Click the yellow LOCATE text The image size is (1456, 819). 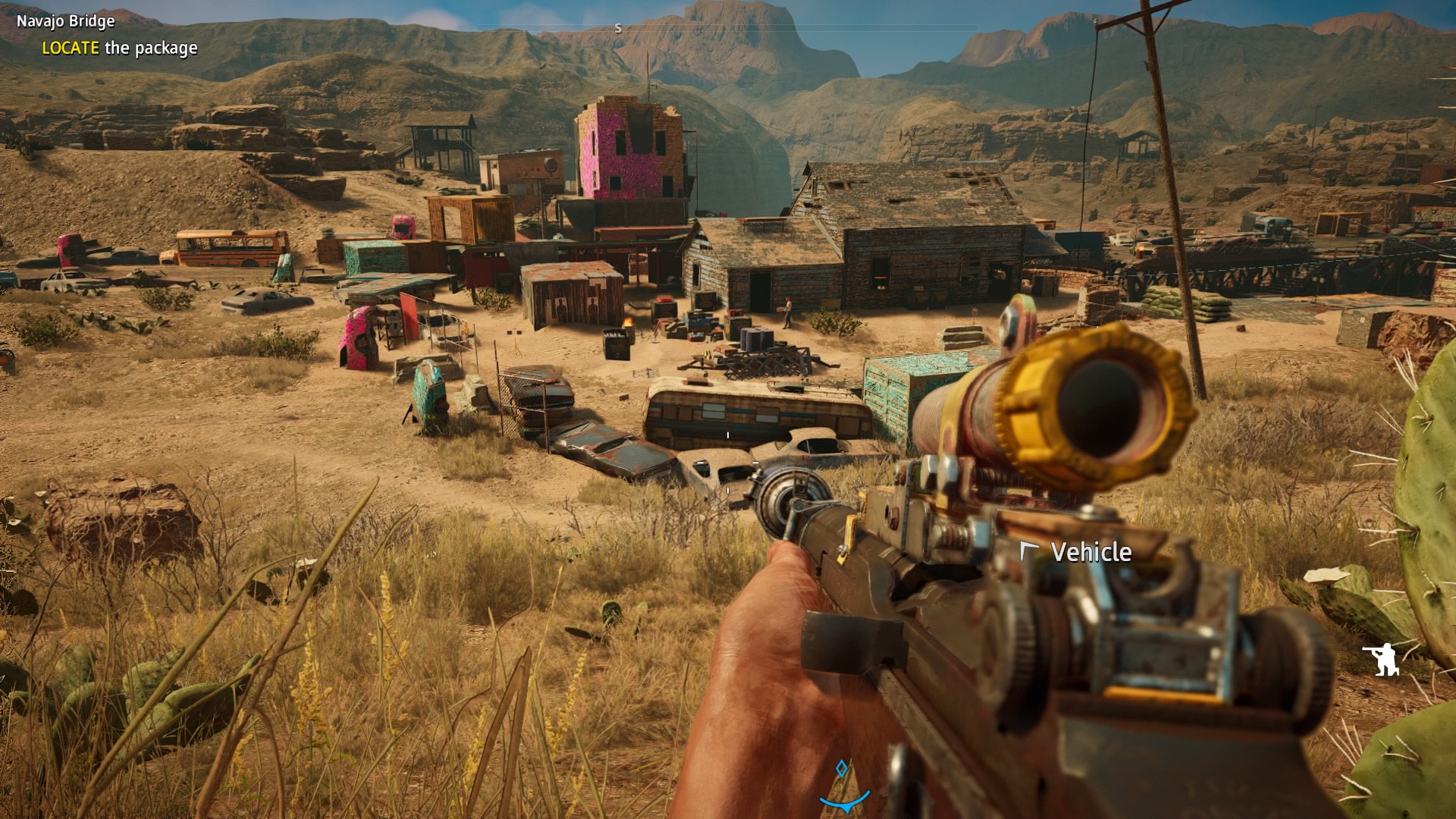click(71, 48)
